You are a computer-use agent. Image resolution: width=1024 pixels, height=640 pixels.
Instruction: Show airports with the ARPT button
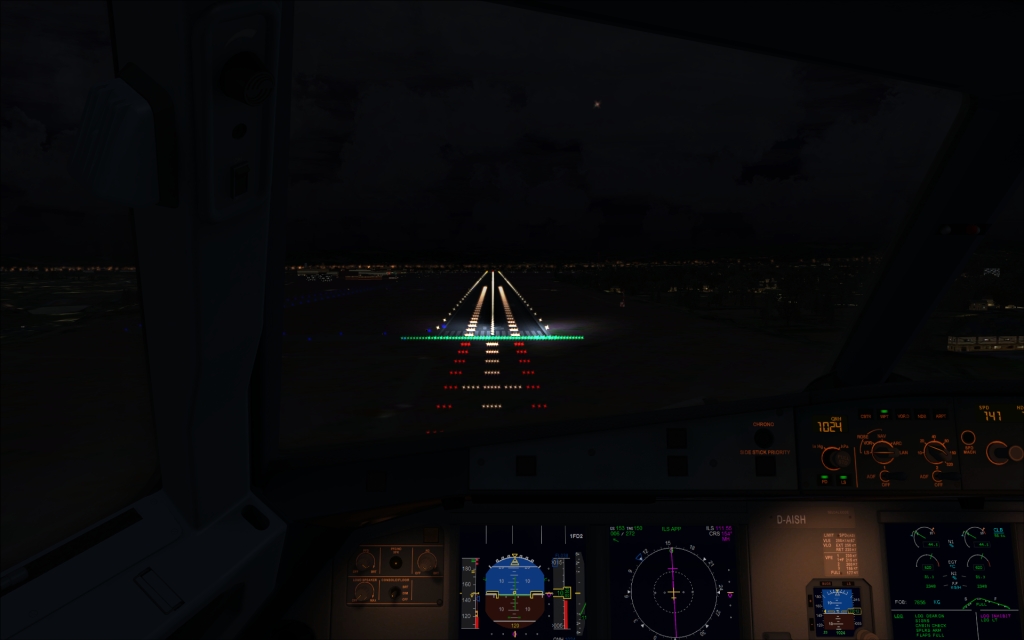[x=941, y=416]
